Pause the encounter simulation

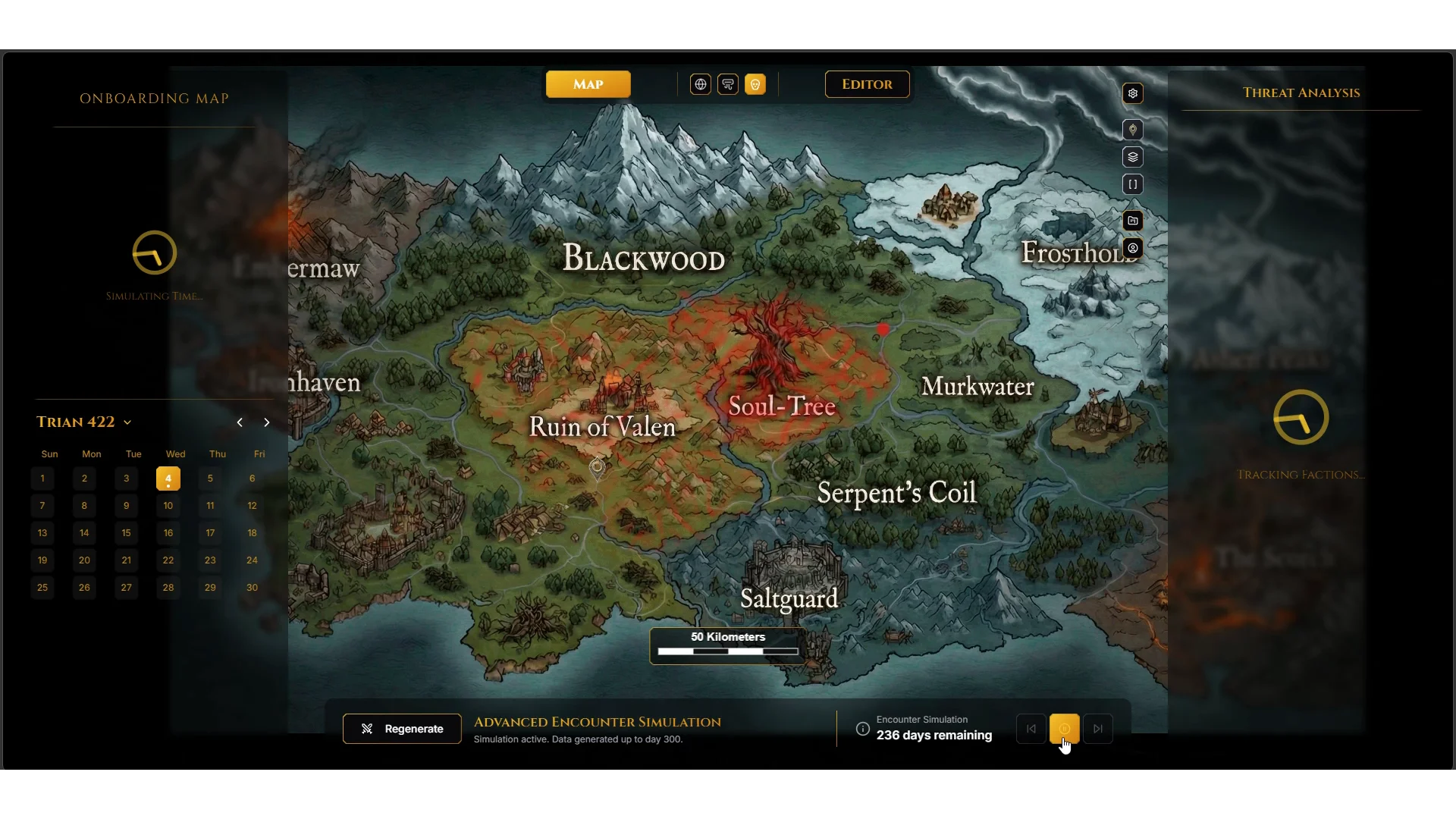pyautogui.click(x=1065, y=729)
